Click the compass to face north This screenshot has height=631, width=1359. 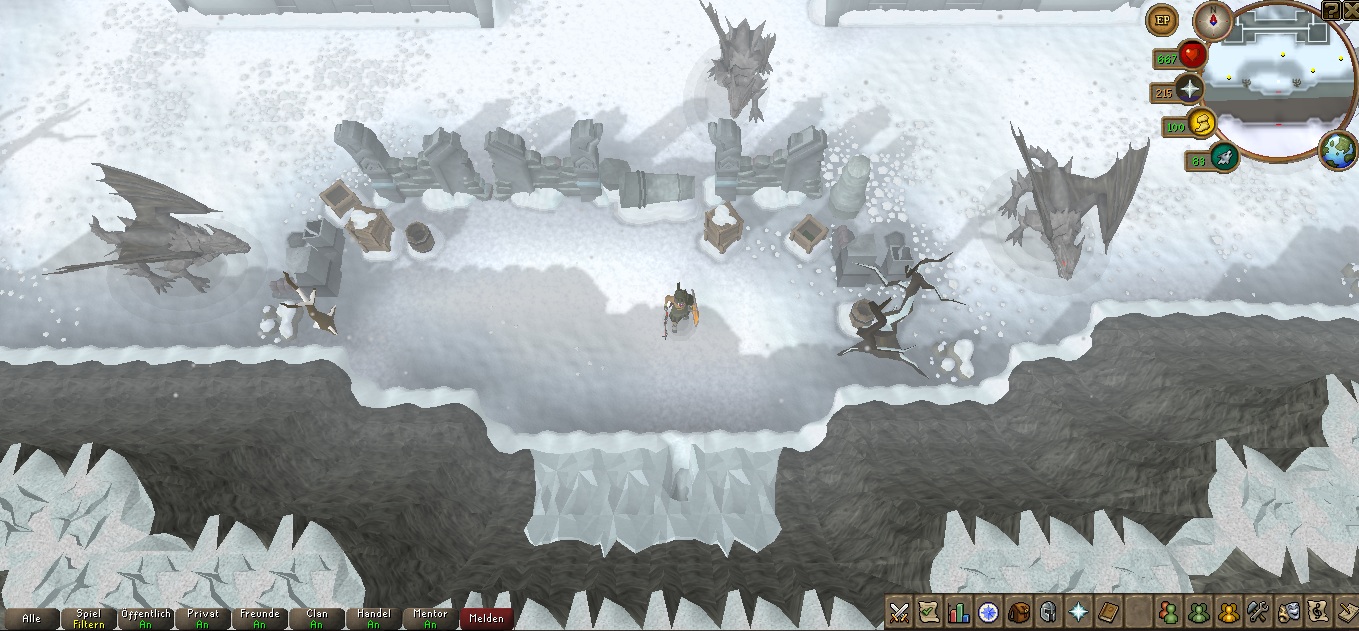point(1212,20)
